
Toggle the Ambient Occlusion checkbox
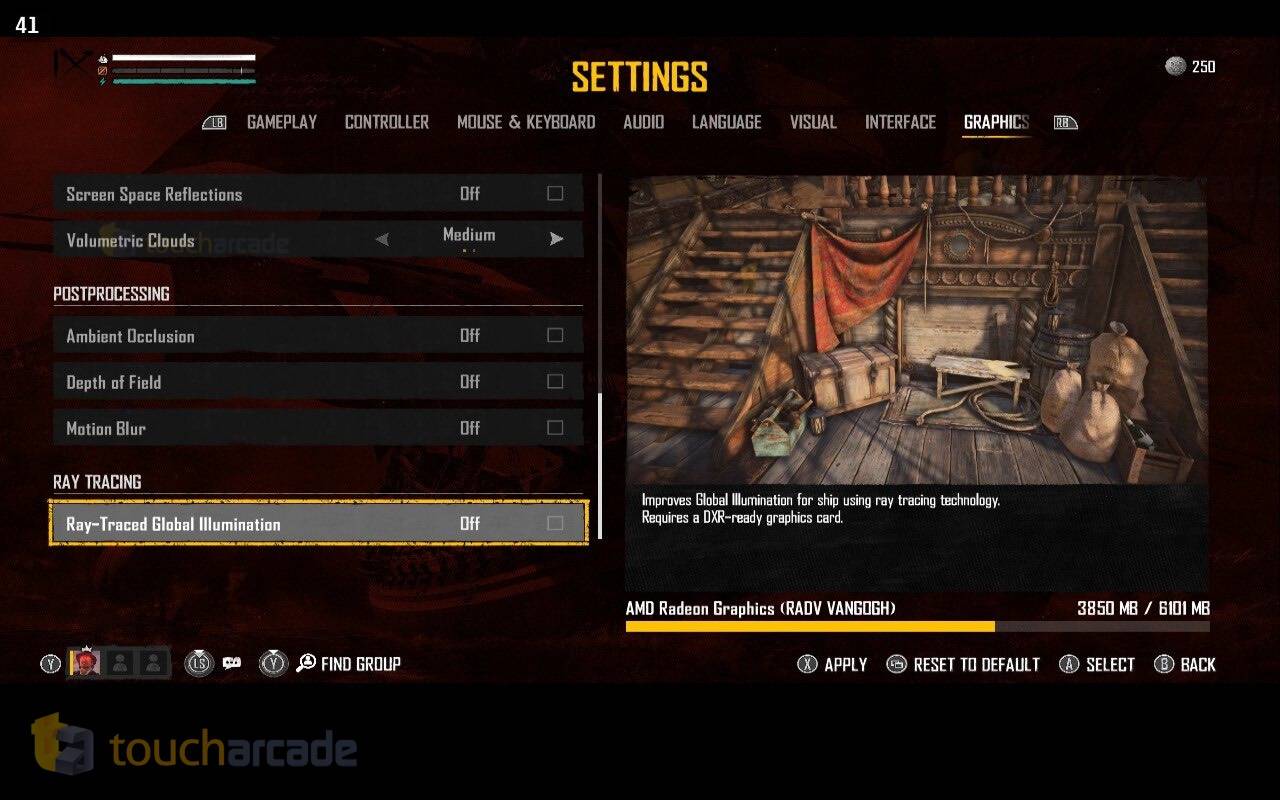[x=555, y=336]
